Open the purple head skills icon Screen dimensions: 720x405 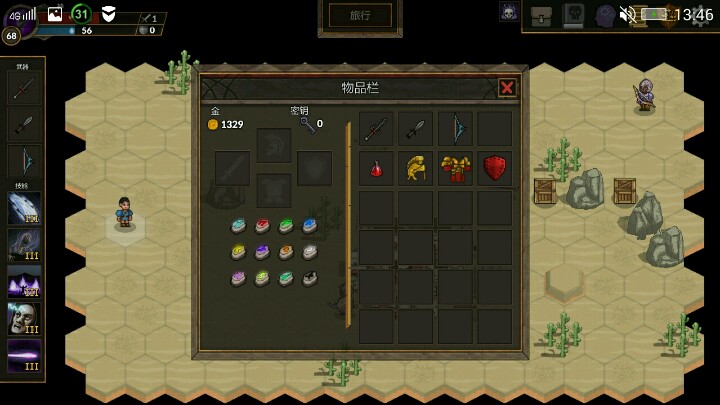[x=605, y=14]
